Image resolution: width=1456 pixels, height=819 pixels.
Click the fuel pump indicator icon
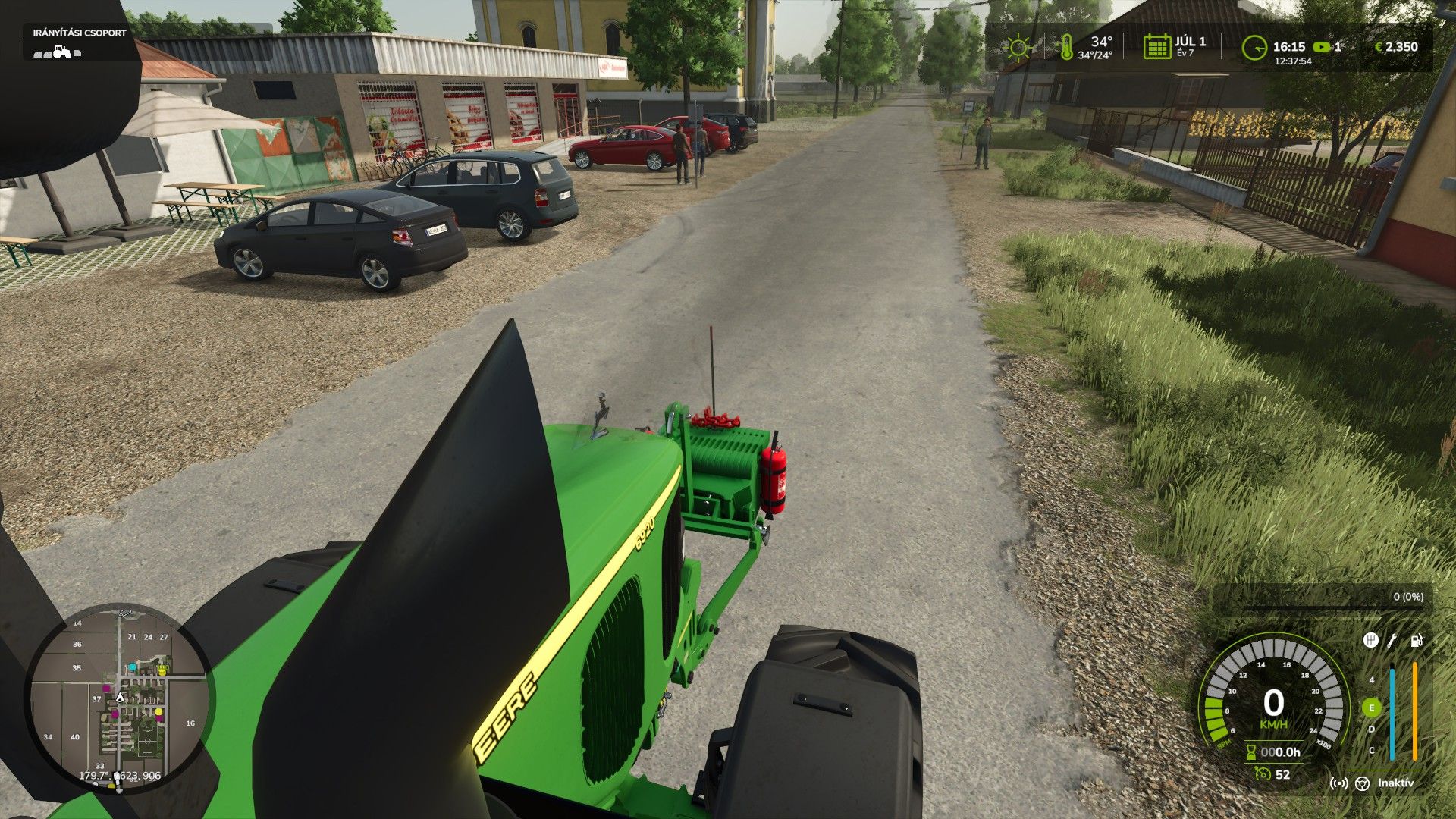click(1416, 642)
